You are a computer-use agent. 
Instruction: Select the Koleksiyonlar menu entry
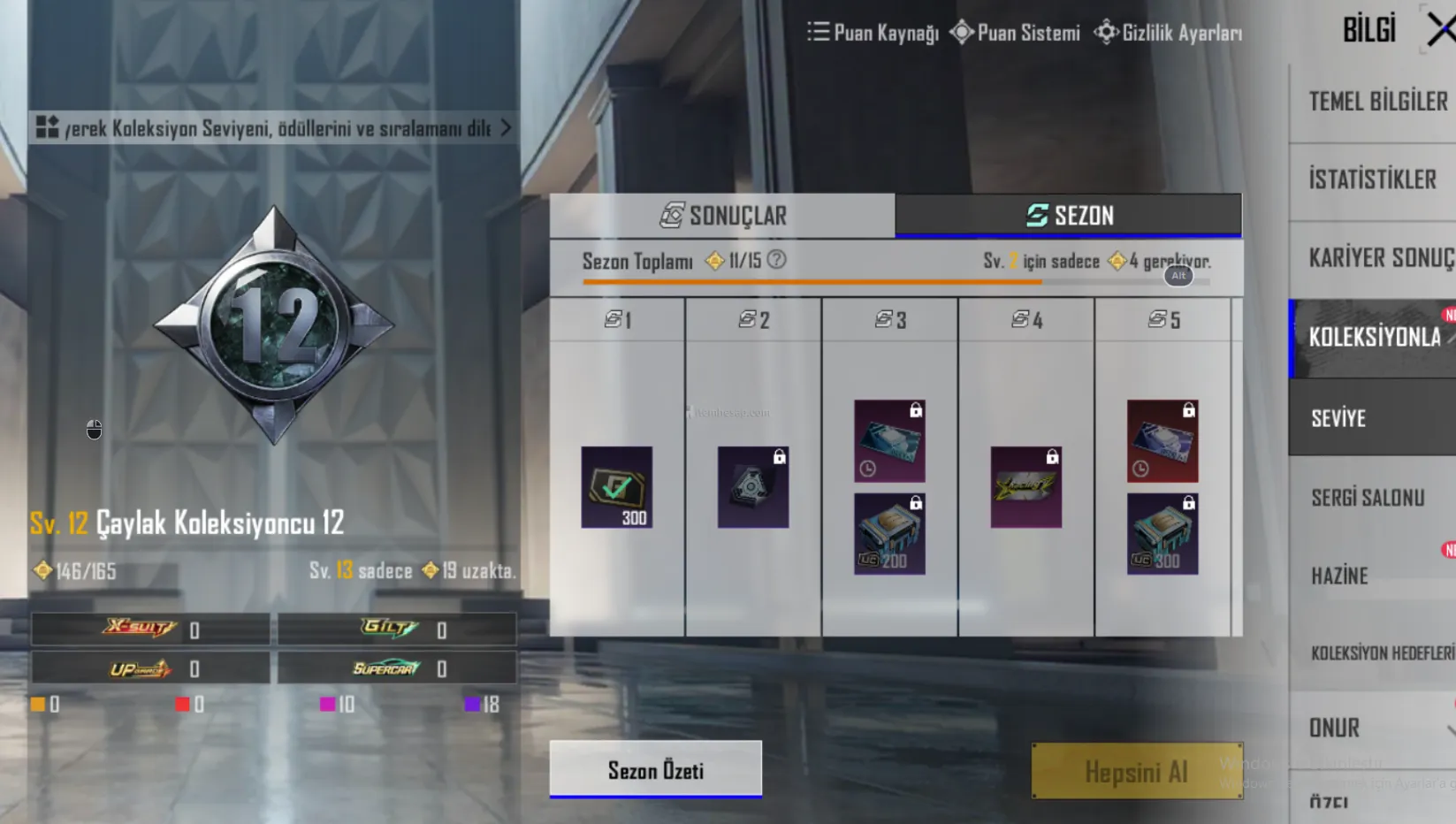(x=1374, y=337)
